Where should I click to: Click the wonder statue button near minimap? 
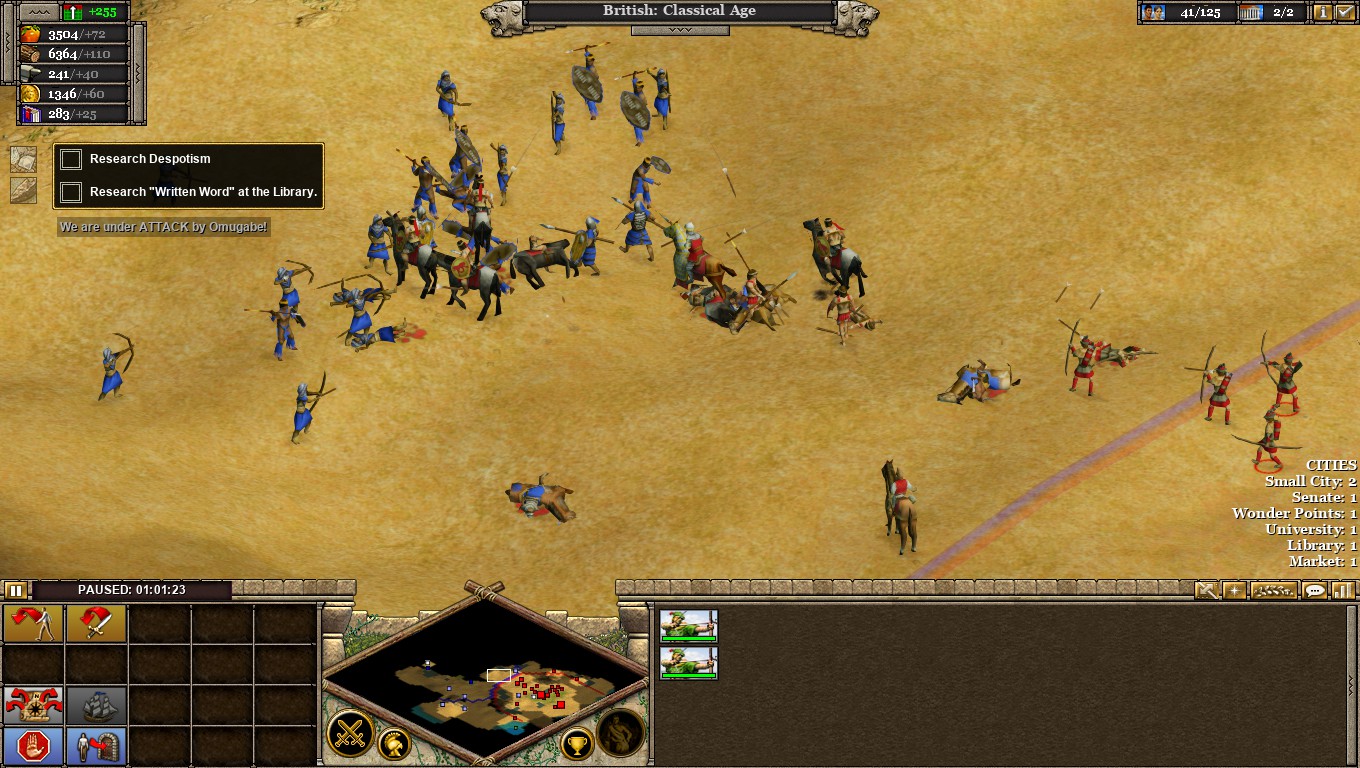point(620,731)
